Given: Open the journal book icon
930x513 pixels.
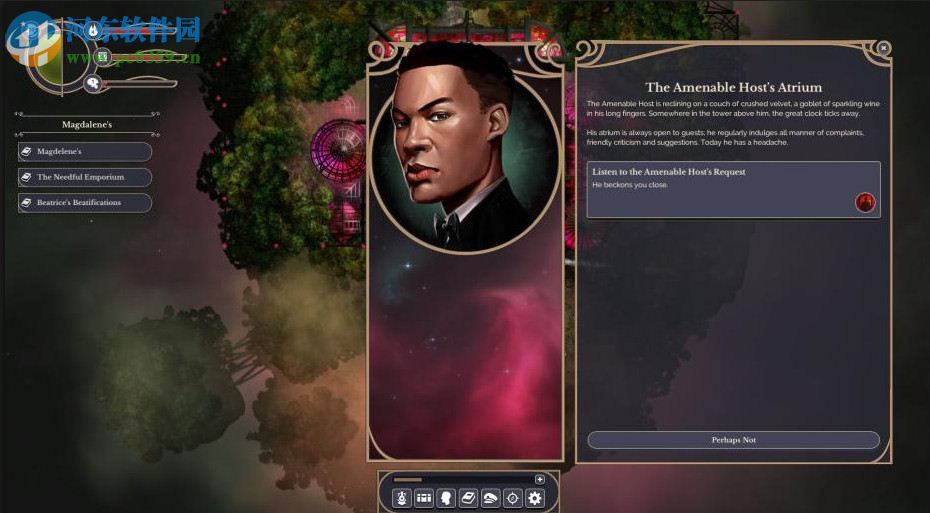Looking at the screenshot, I should click(x=468, y=497).
